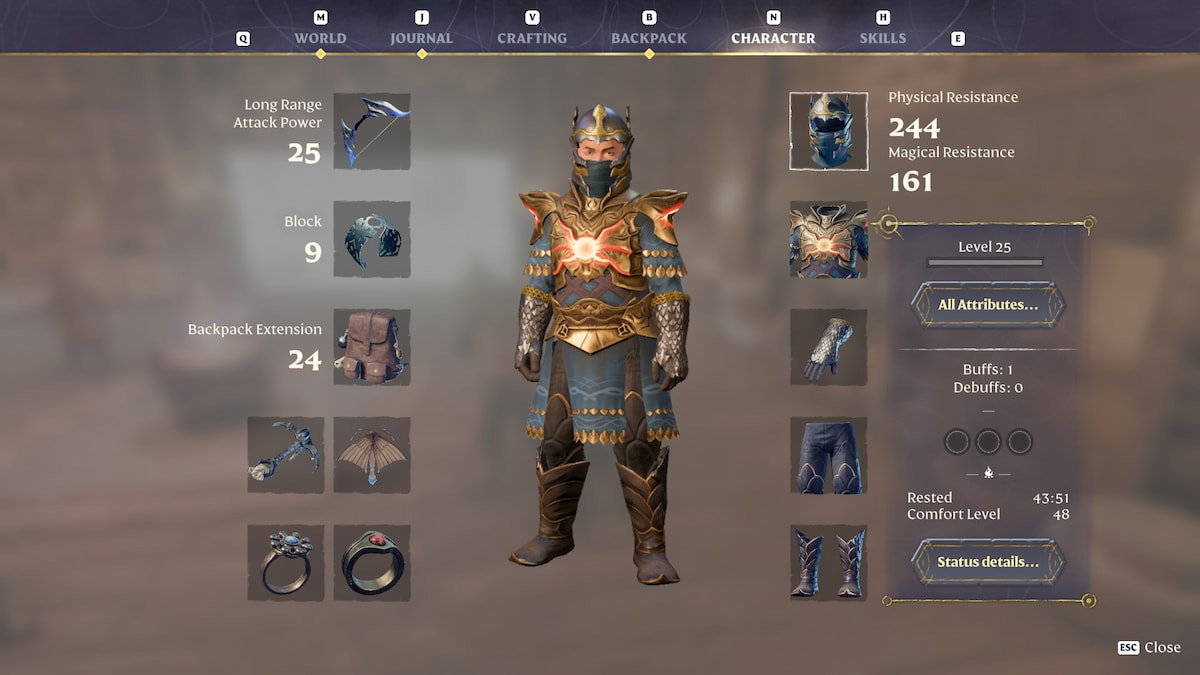Choose the blue trousers slot

coord(828,455)
